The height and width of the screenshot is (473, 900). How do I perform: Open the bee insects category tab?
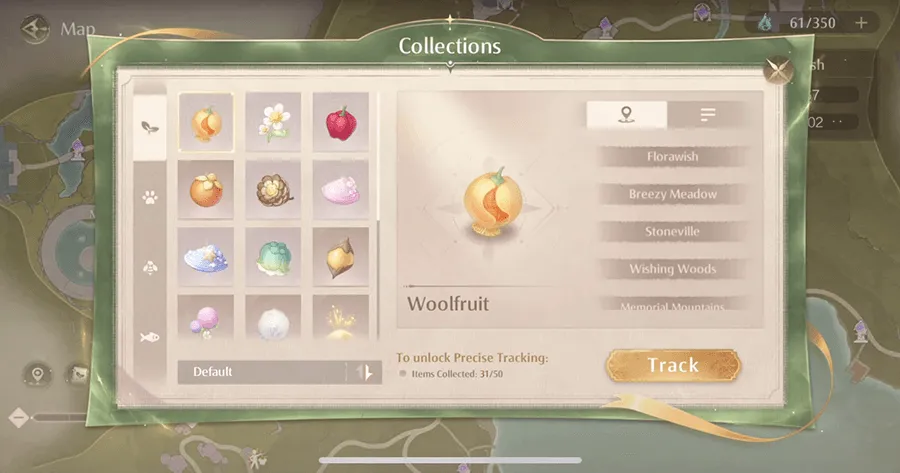pyautogui.click(x=150, y=267)
